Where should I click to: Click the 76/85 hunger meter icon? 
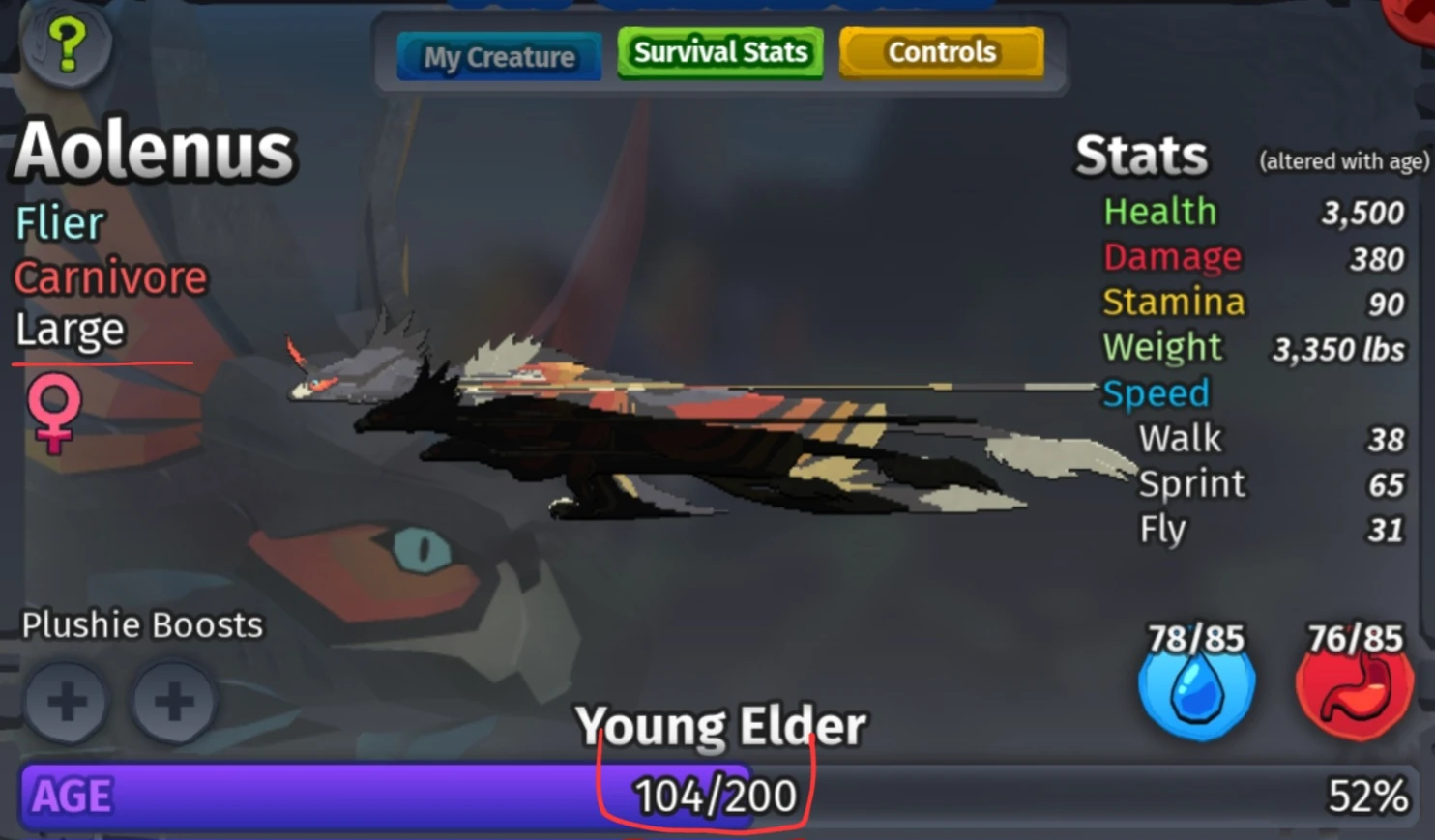1354,667
